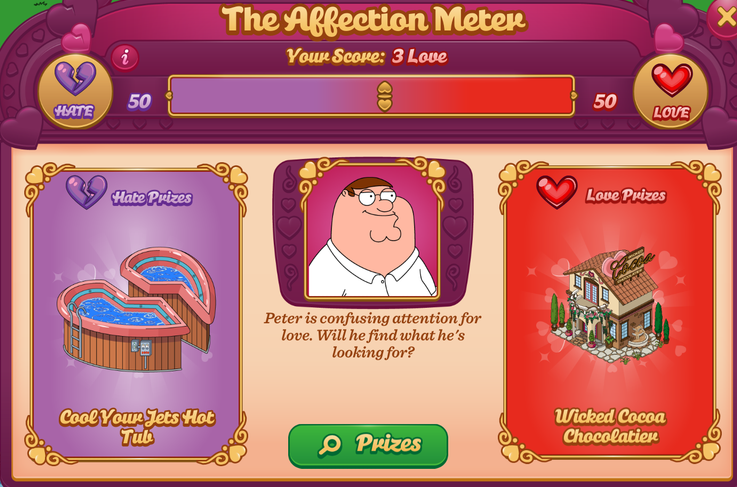Show info via the pink 'i' icon
The height and width of the screenshot is (487, 737).
coord(125,58)
